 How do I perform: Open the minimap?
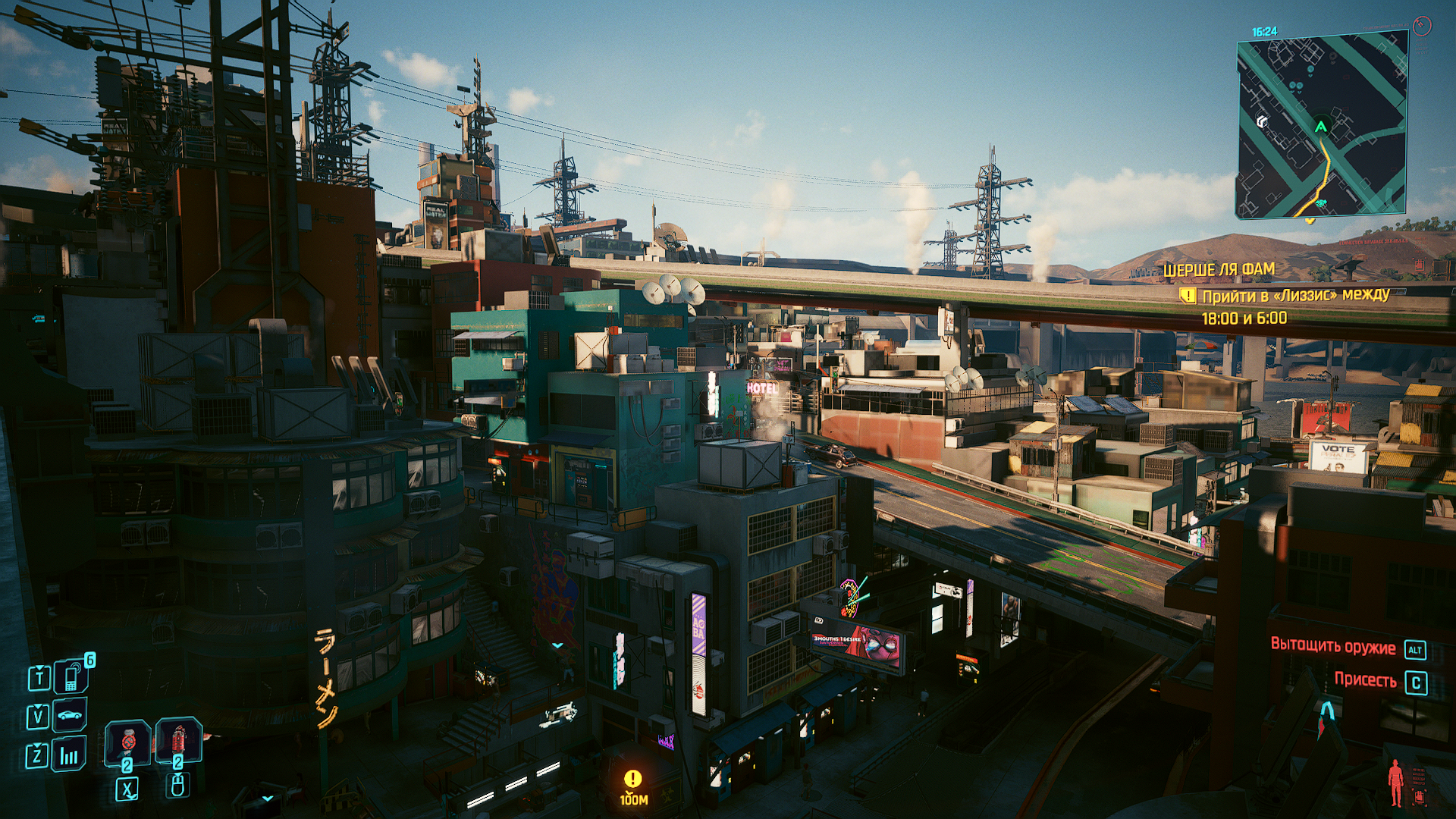(x=1322, y=127)
